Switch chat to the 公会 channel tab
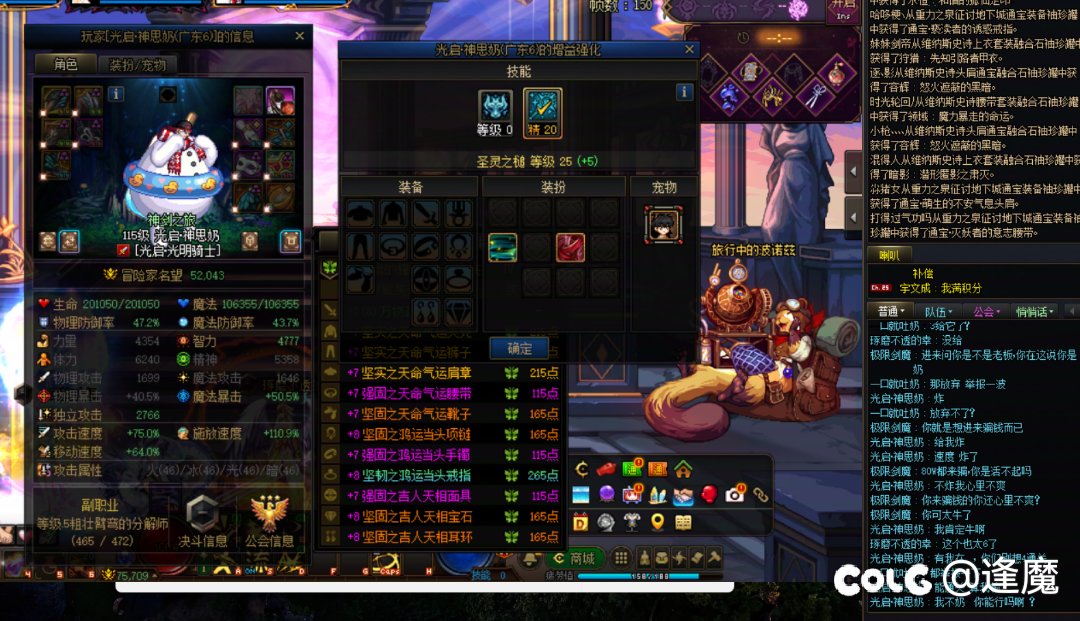1080x621 pixels. [x=988, y=312]
